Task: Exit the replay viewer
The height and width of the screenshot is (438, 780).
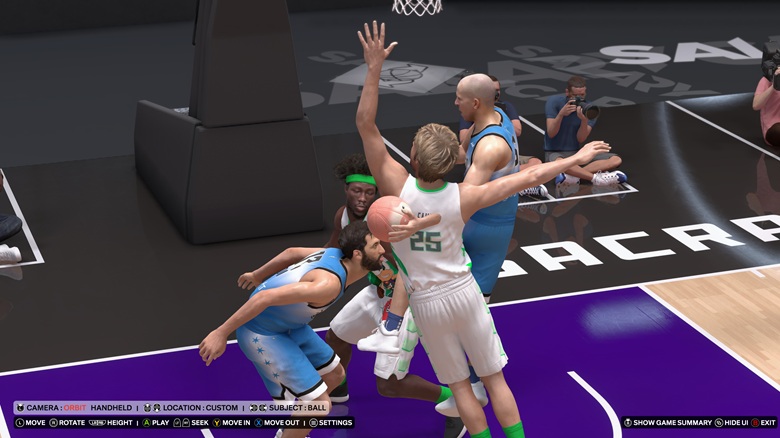Action: pyautogui.click(x=762, y=423)
